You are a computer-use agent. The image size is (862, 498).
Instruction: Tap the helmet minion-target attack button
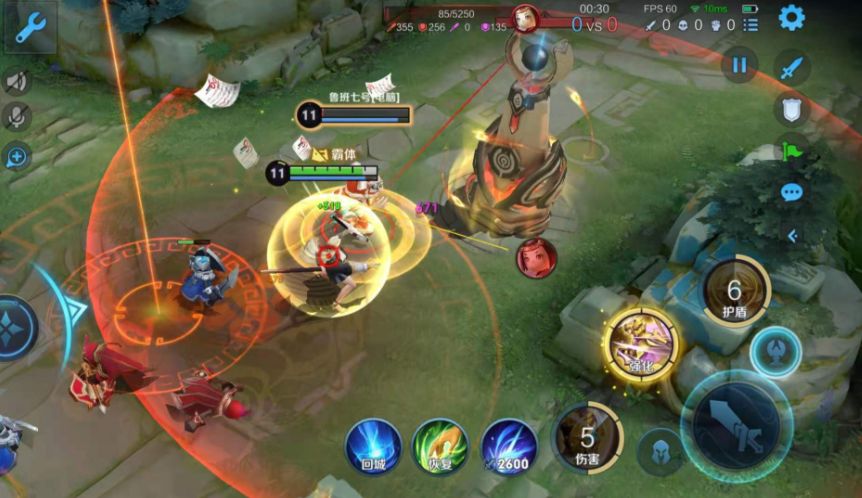658,449
